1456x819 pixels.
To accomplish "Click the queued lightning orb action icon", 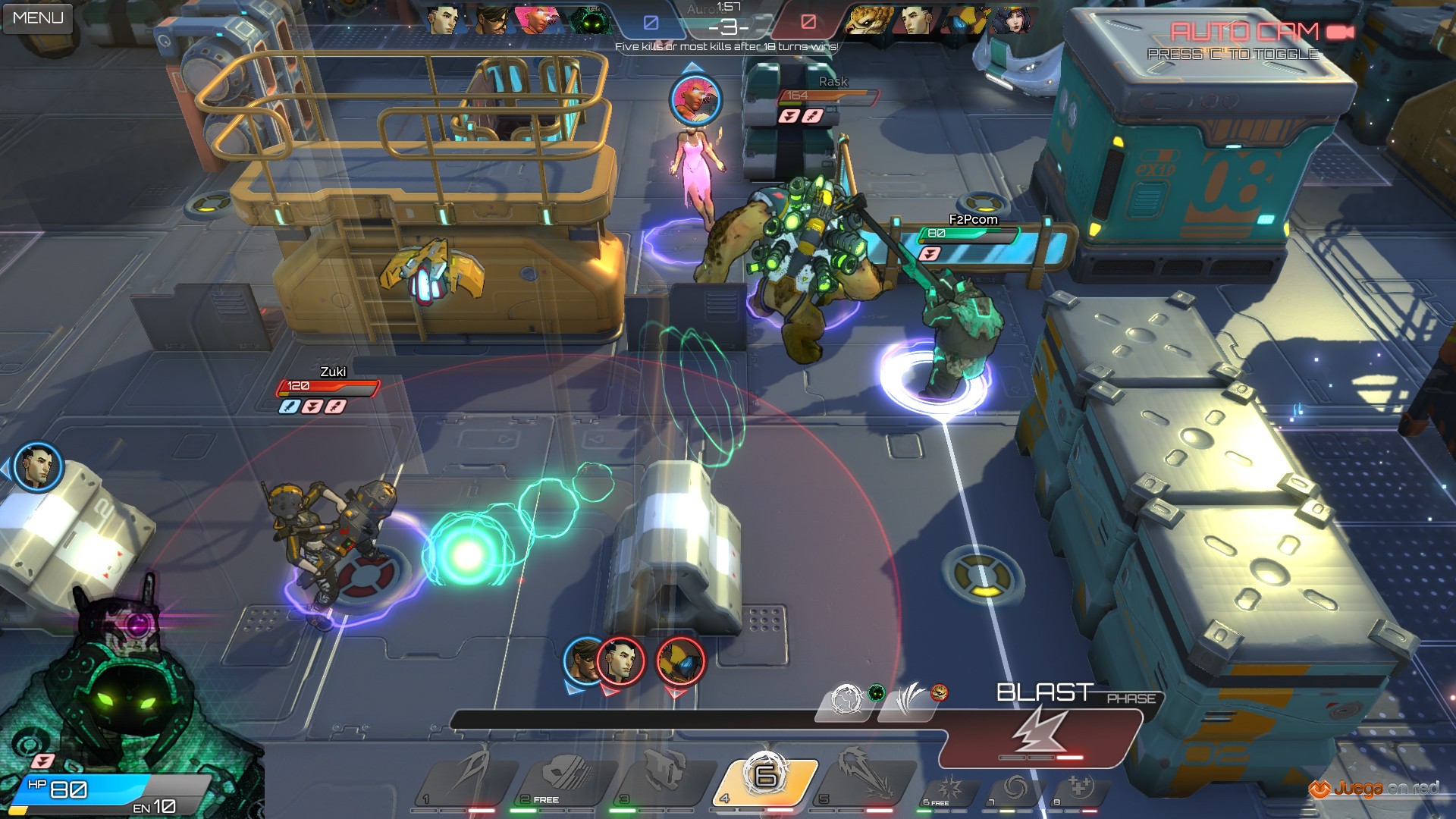I will 846,699.
